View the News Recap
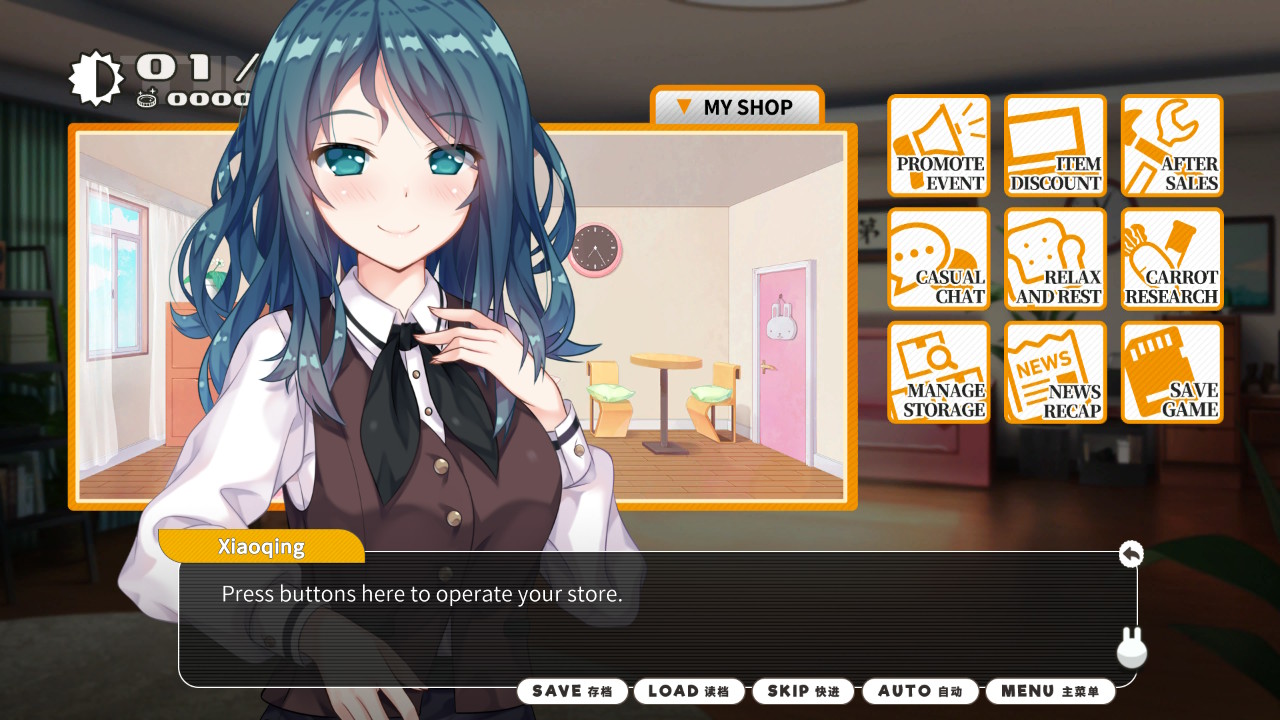This screenshot has width=1280, height=720. pos(1055,373)
